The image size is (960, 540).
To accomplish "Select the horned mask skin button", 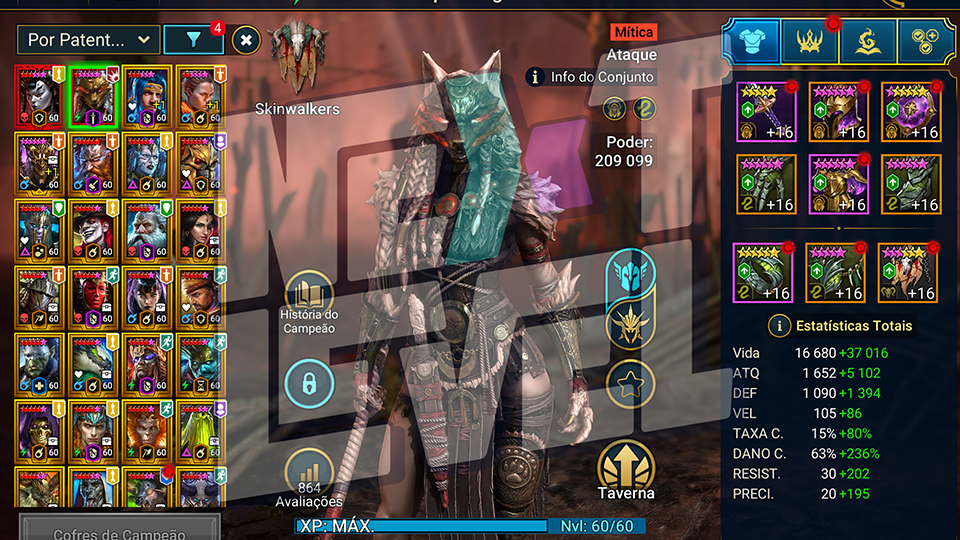I will click(x=630, y=326).
